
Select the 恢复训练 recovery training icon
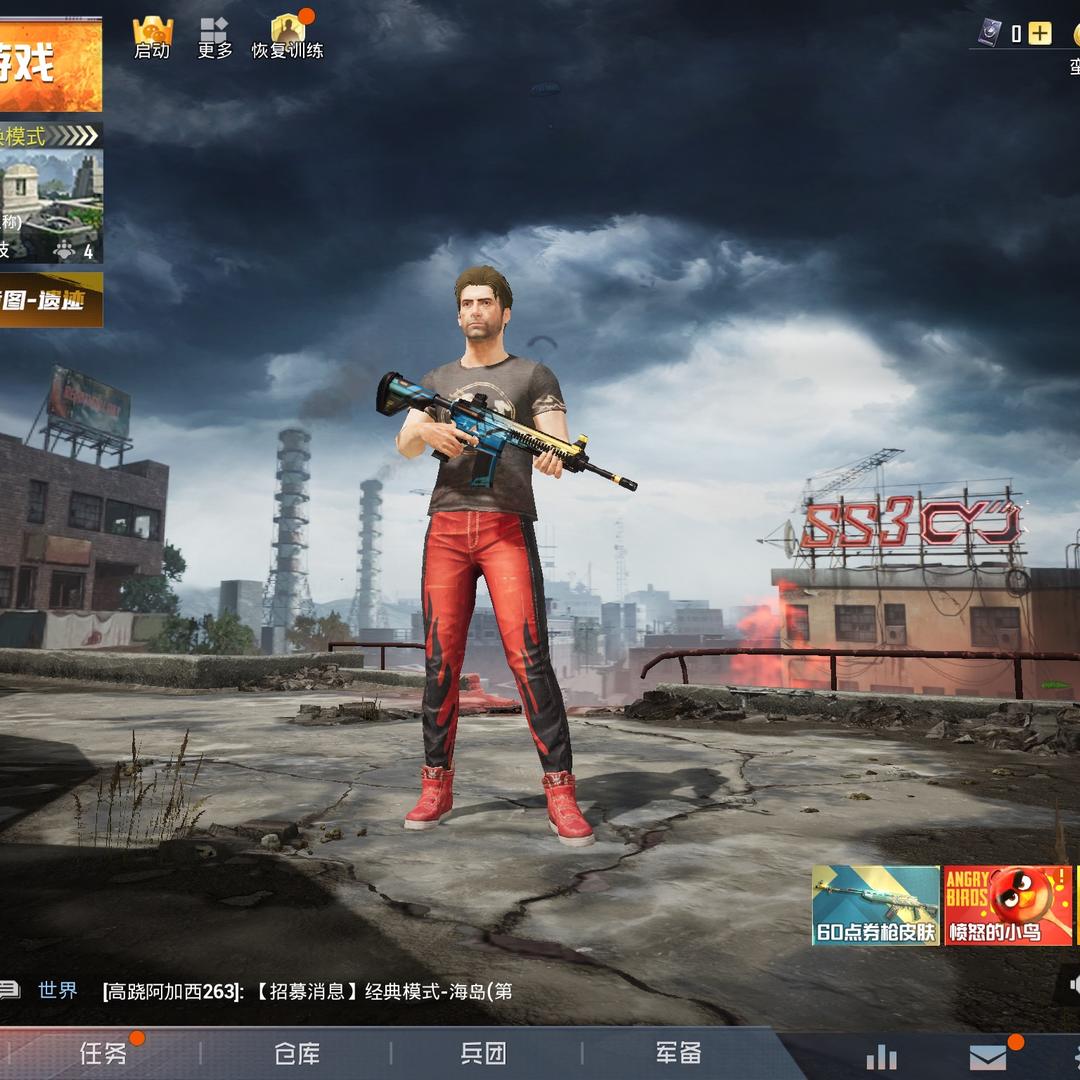(287, 37)
